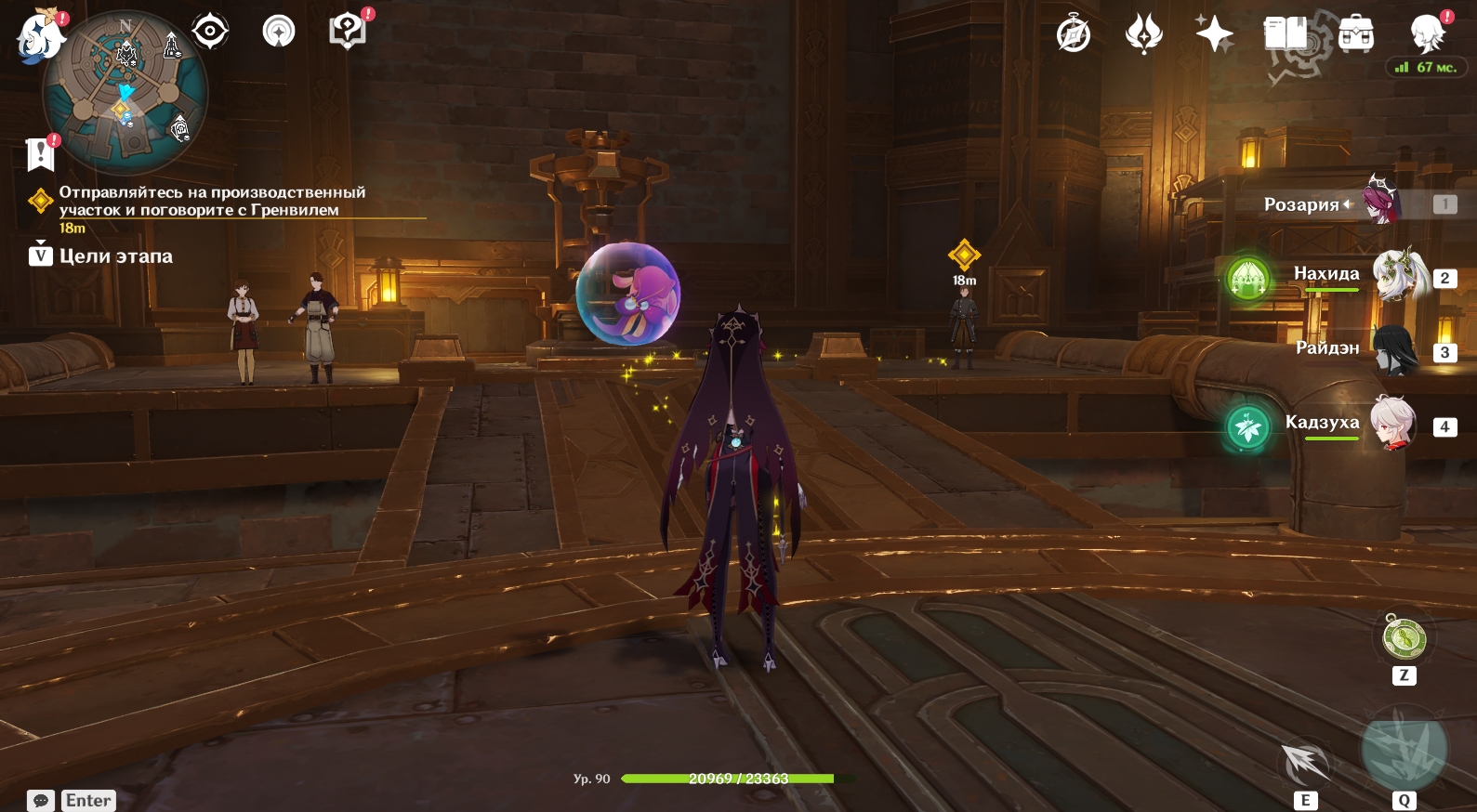
Task: Open the quest journal exclamation icon
Action: (x=41, y=153)
